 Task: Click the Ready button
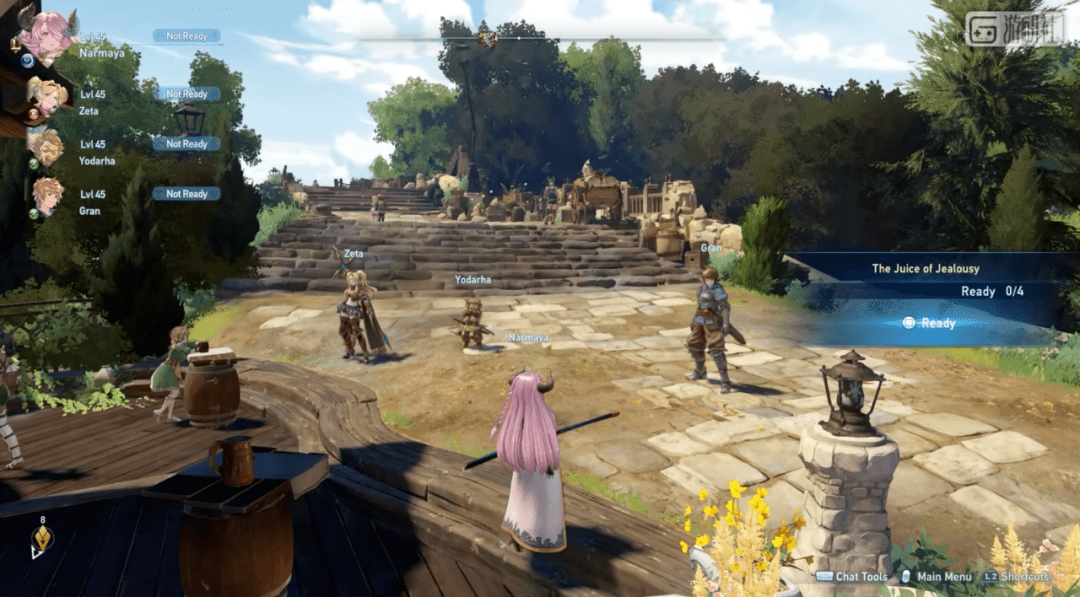tap(929, 323)
